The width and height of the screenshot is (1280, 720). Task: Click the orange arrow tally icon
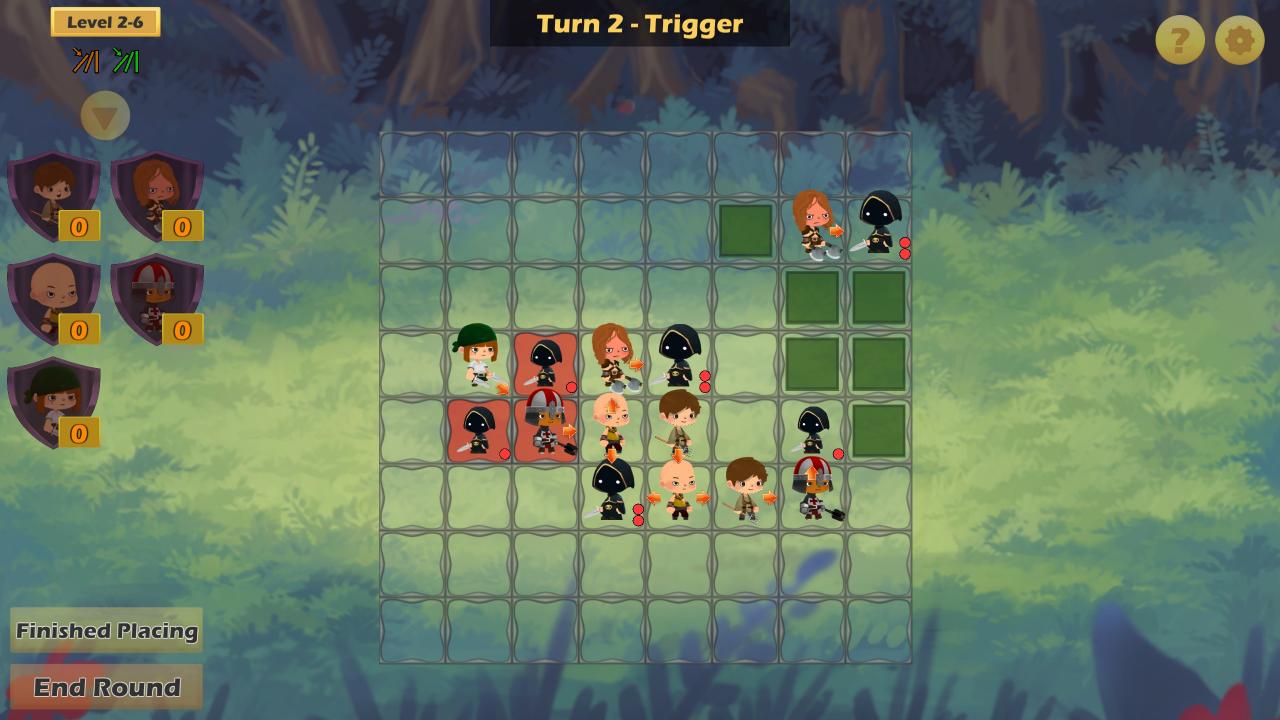tap(85, 62)
